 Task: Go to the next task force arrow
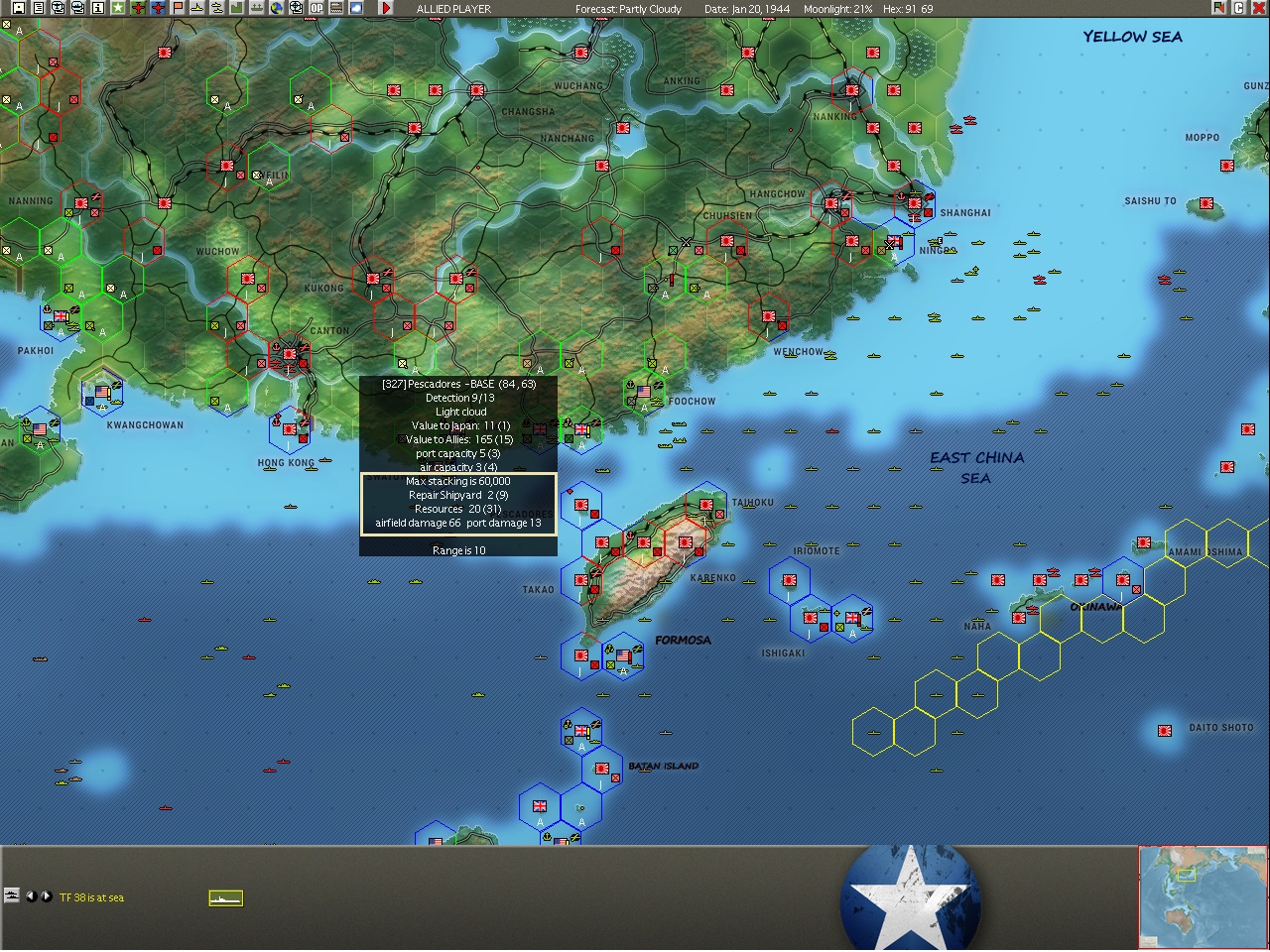click(46, 896)
